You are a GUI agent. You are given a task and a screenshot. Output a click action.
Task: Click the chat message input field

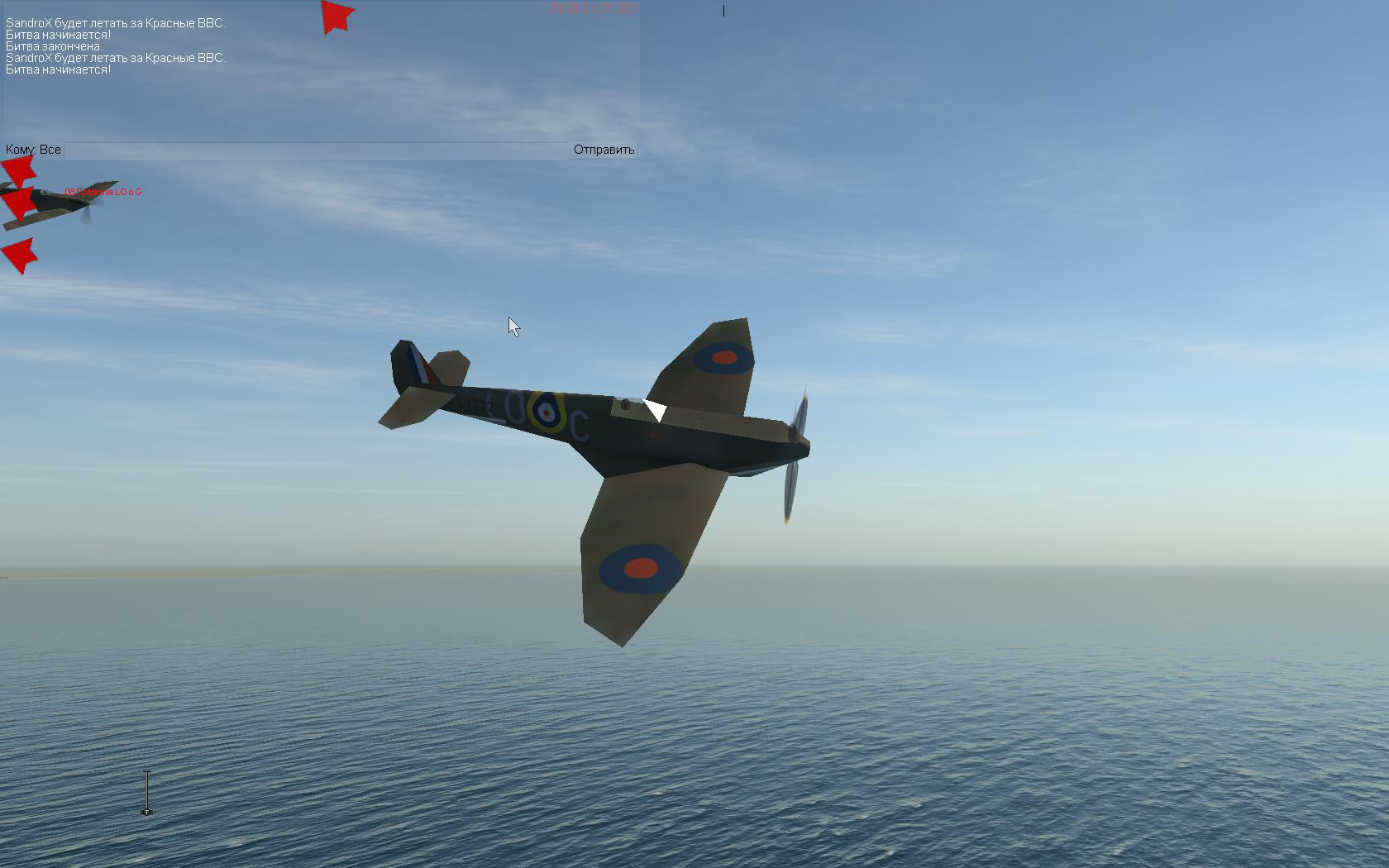(317, 150)
